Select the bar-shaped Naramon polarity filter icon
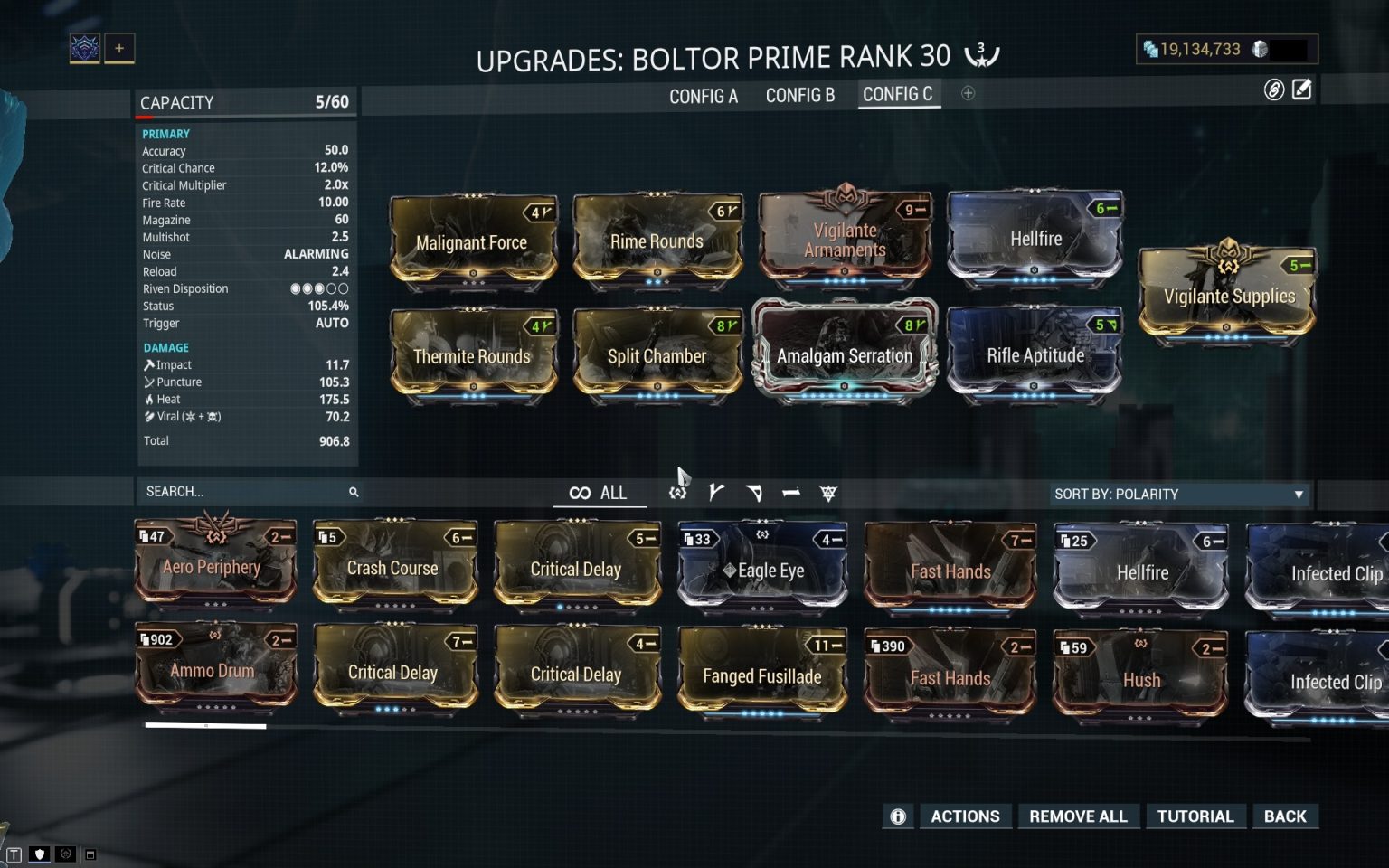 [x=791, y=493]
